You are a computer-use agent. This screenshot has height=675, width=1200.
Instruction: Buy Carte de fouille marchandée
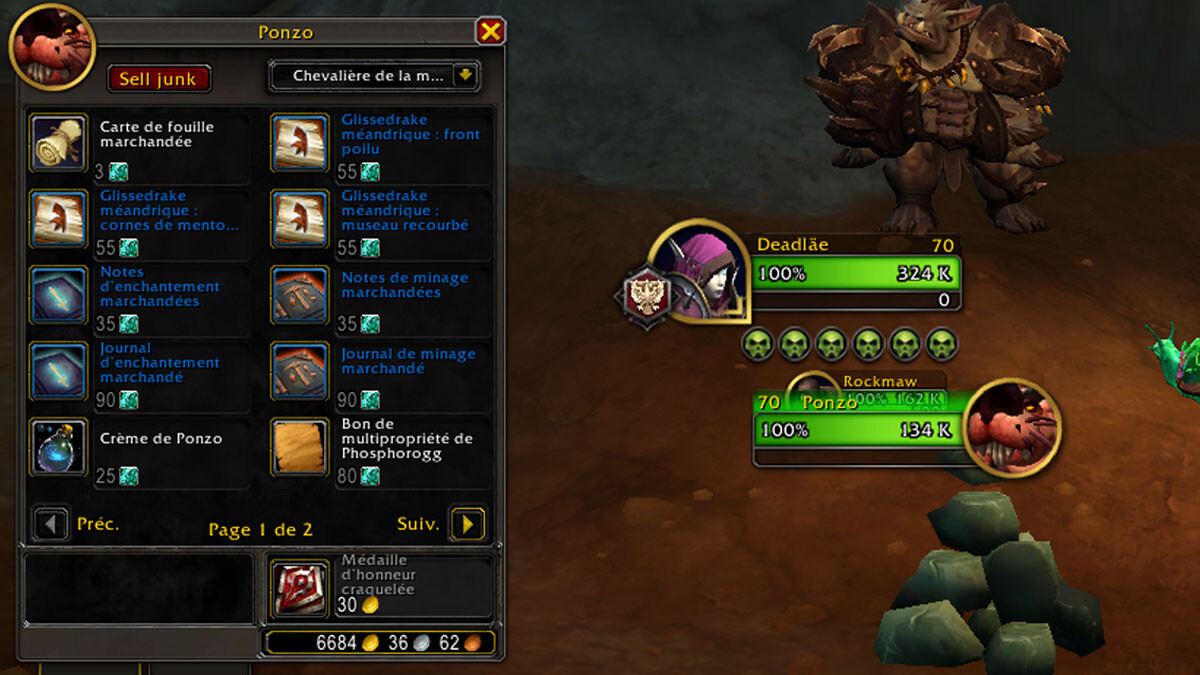pyautogui.click(x=59, y=143)
